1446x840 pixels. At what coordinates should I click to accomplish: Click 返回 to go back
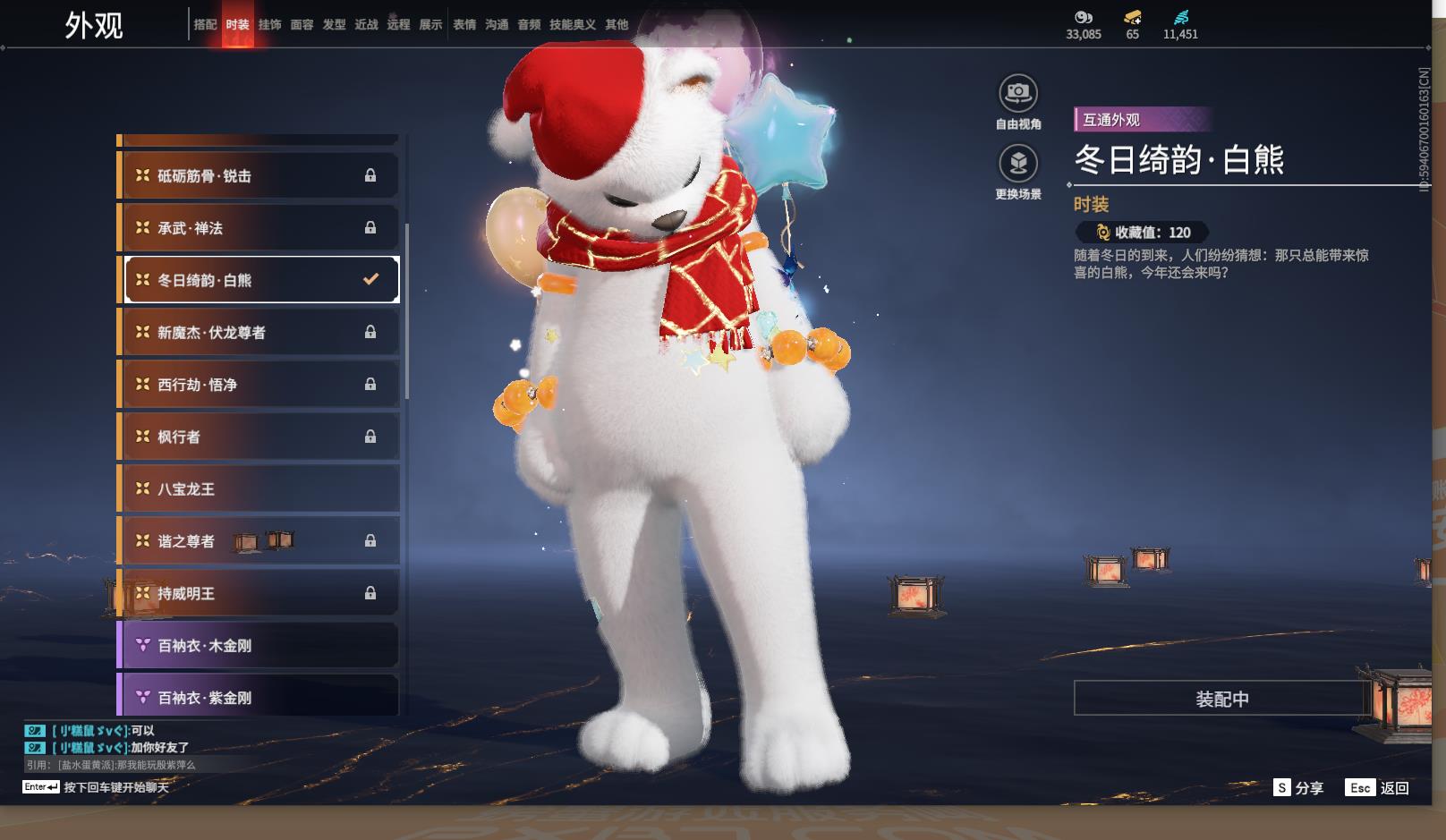[1378, 788]
